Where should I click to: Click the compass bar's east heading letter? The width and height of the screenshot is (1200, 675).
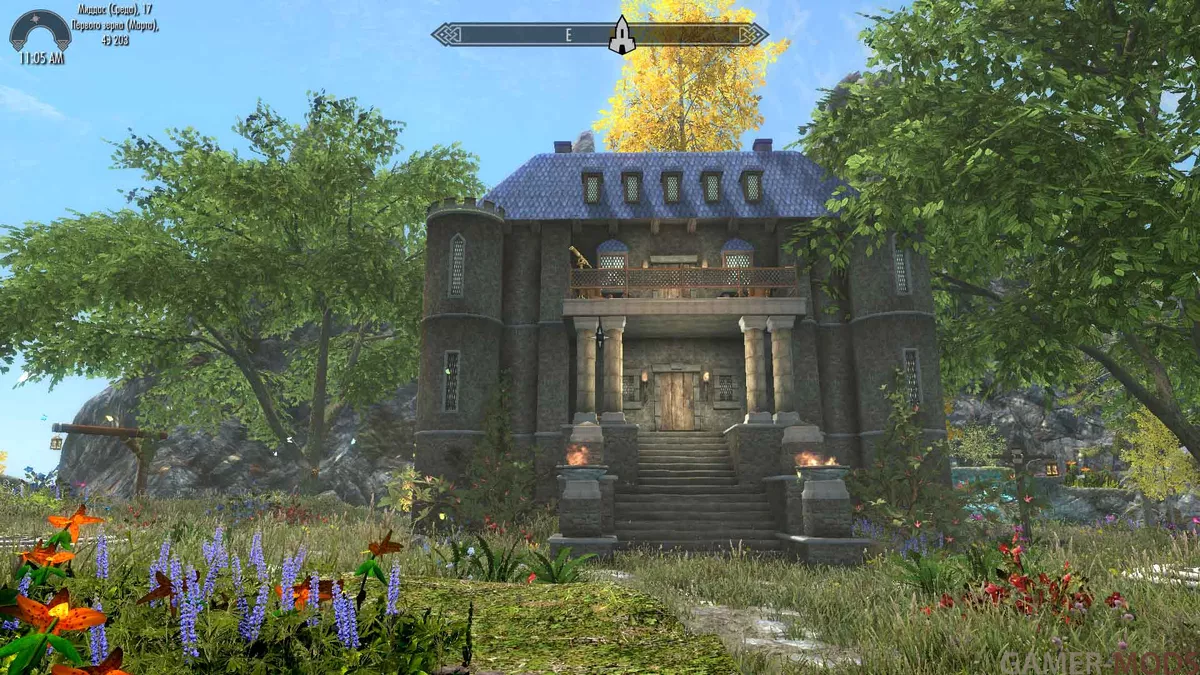pos(568,35)
